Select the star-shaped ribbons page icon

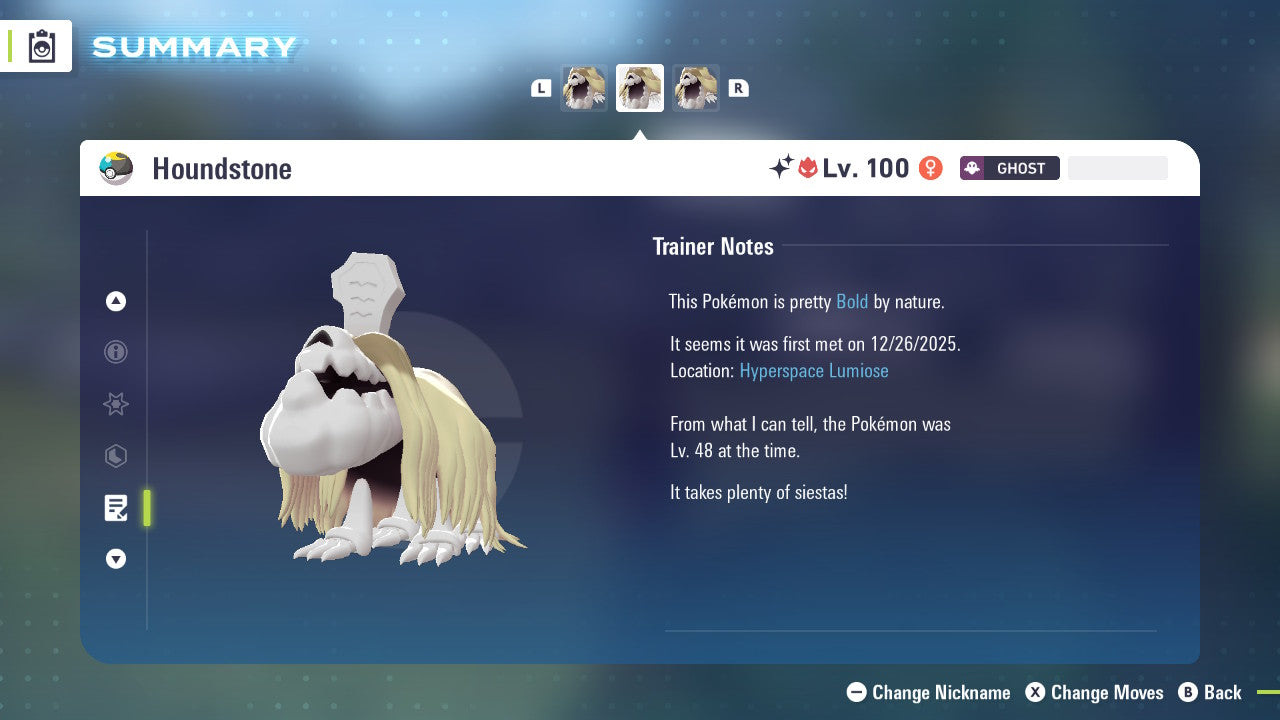pos(116,404)
